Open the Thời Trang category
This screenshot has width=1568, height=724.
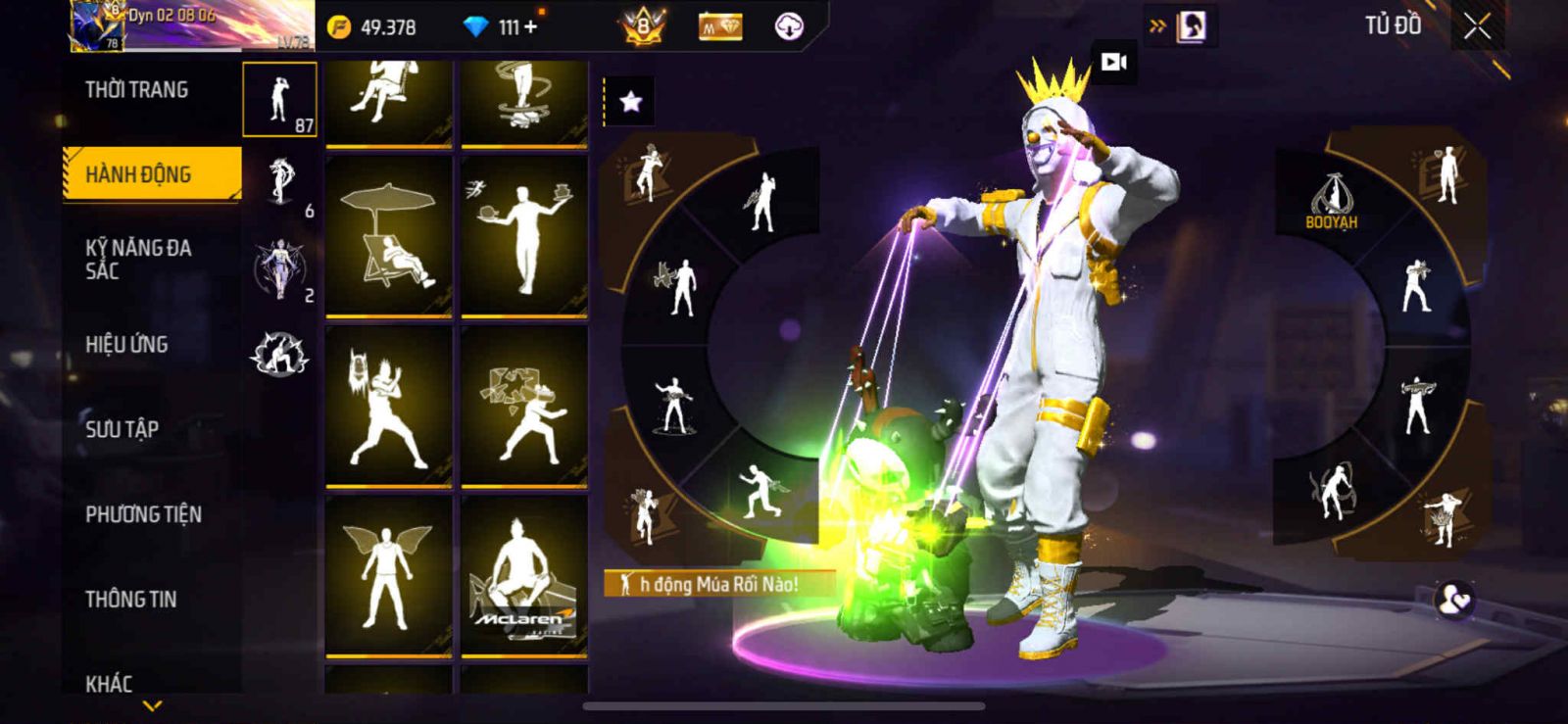point(136,90)
